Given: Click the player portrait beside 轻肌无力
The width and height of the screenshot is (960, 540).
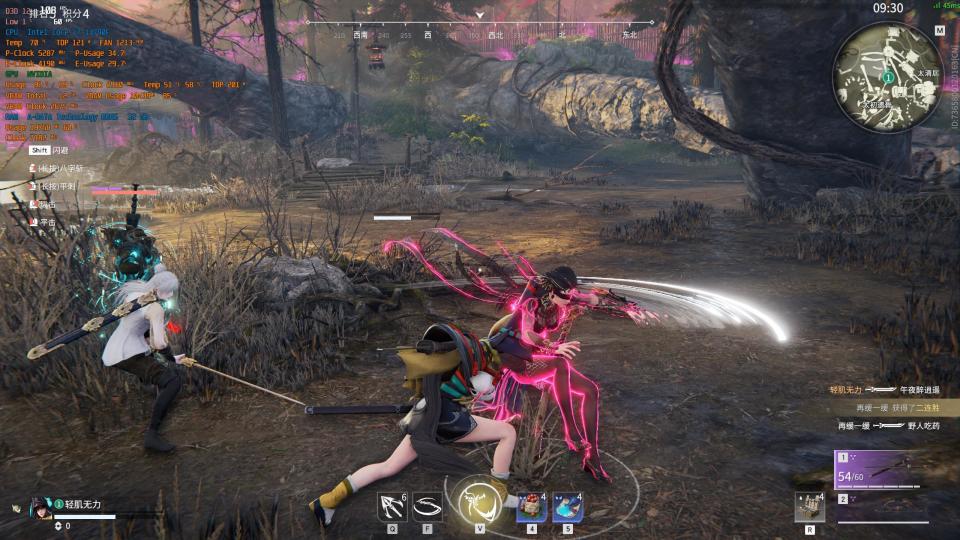Looking at the screenshot, I should (41, 506).
